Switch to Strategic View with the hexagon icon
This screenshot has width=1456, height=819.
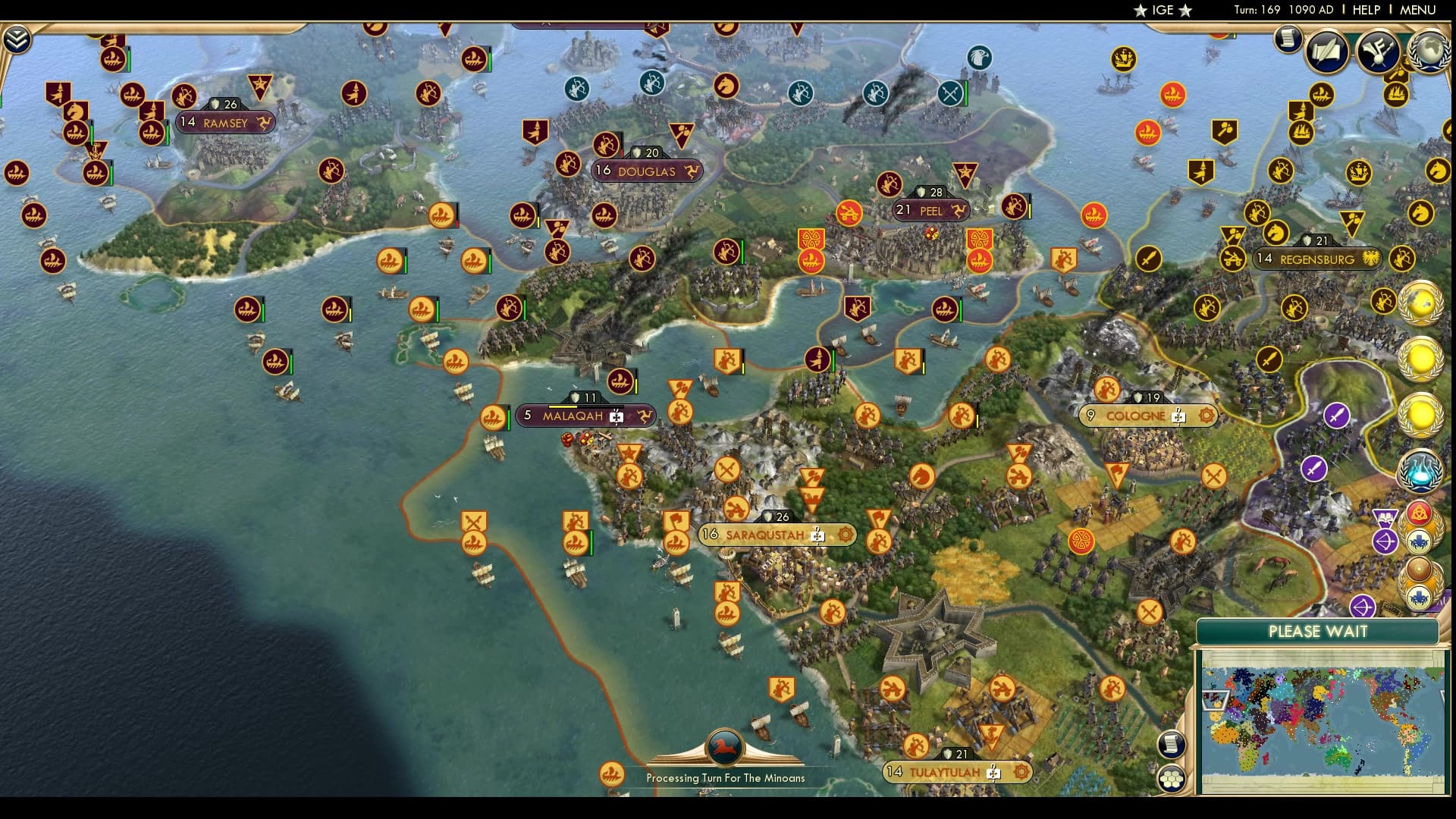pos(1172,777)
